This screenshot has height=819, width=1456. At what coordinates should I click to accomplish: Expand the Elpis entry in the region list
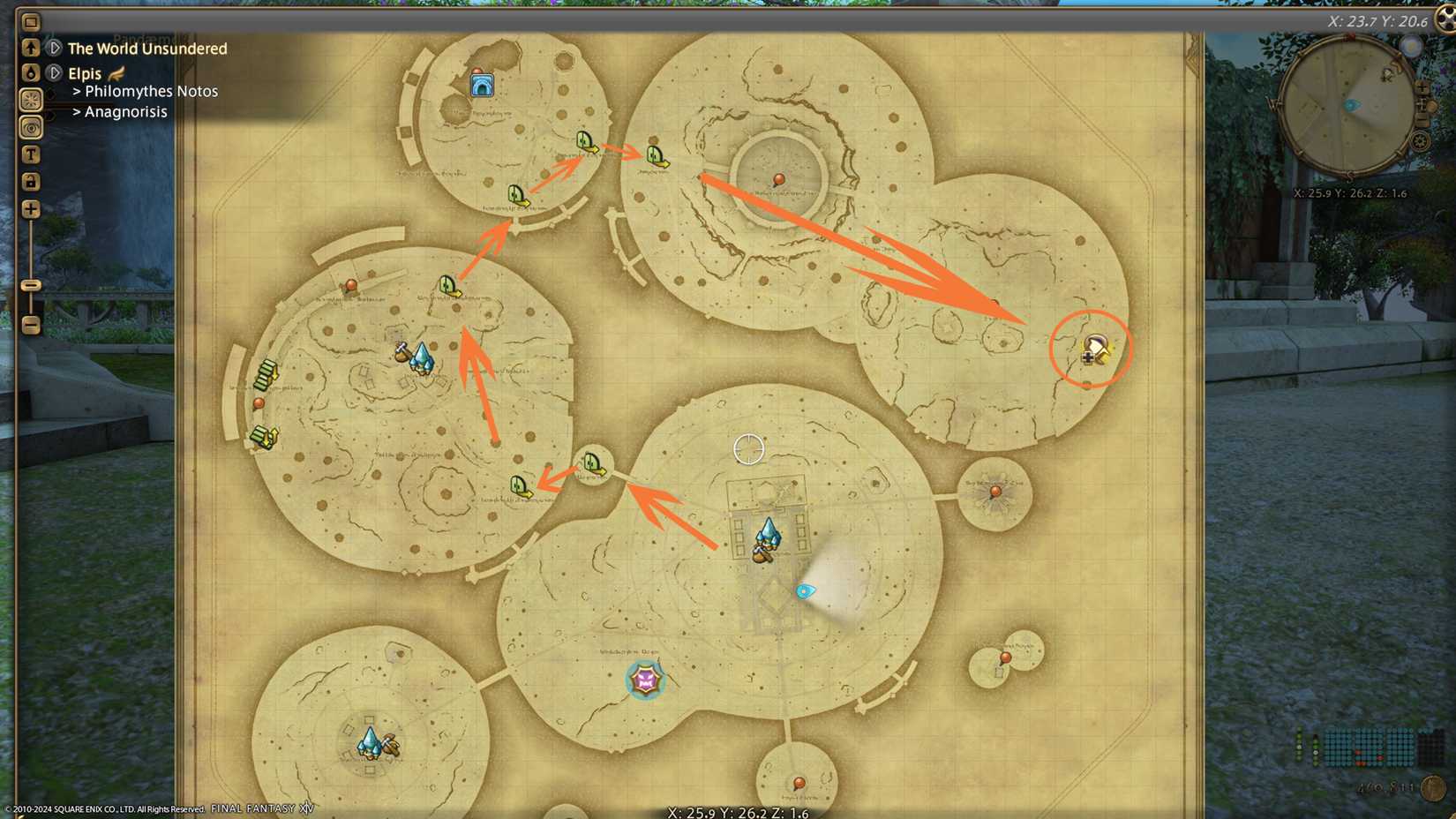pos(53,73)
